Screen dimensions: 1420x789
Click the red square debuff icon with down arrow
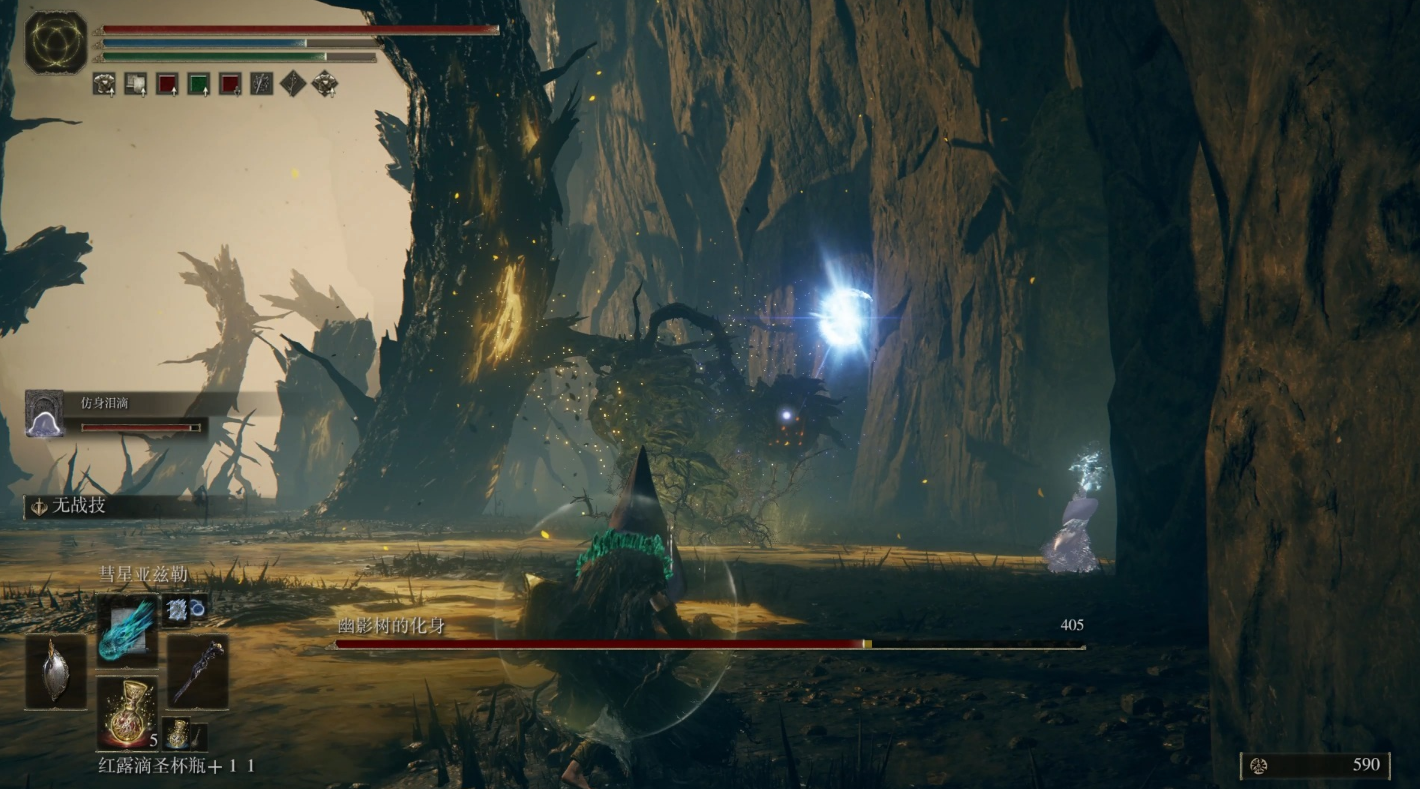(231, 84)
